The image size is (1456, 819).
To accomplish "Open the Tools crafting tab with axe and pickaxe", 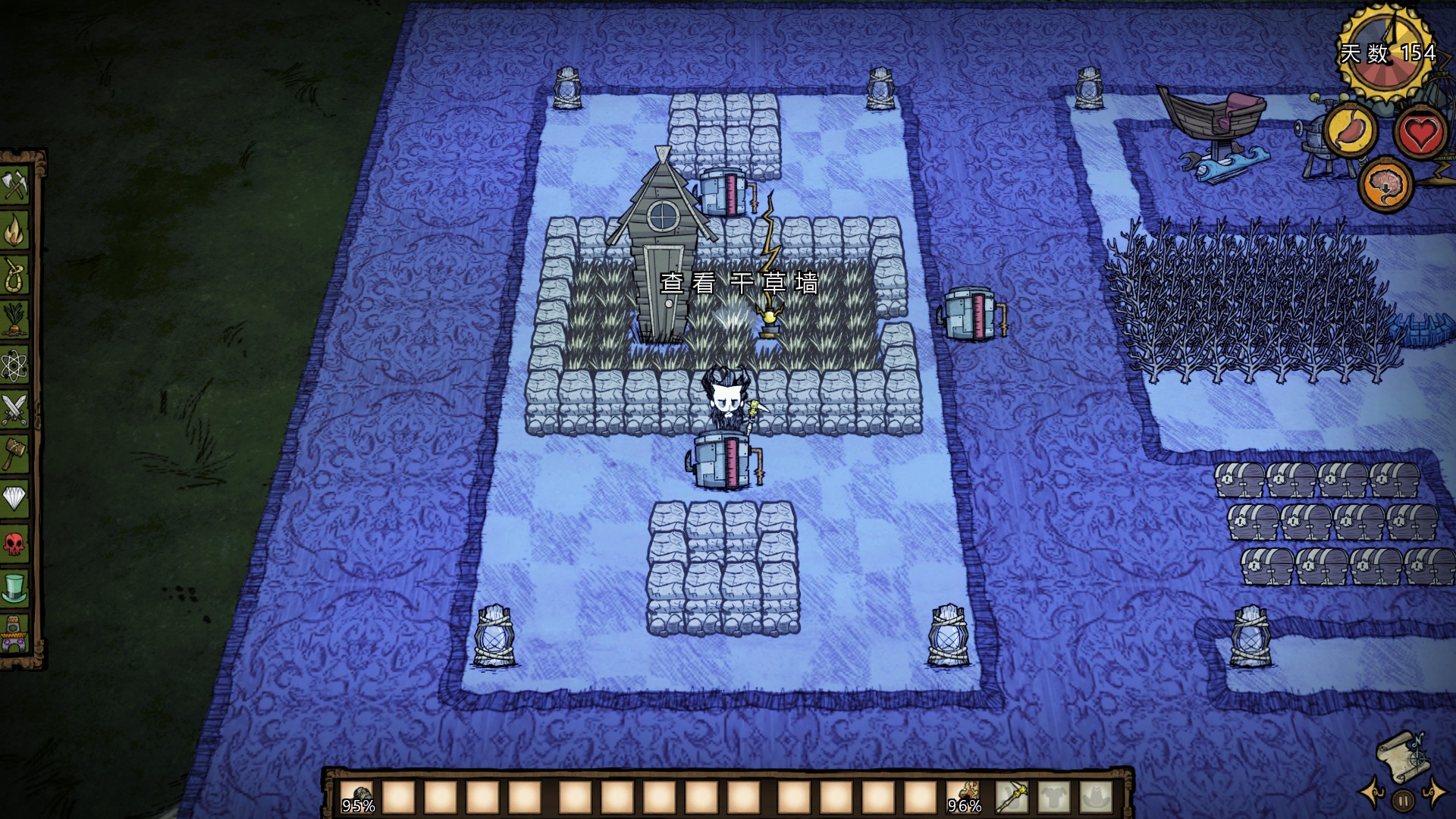I will 15,185.
